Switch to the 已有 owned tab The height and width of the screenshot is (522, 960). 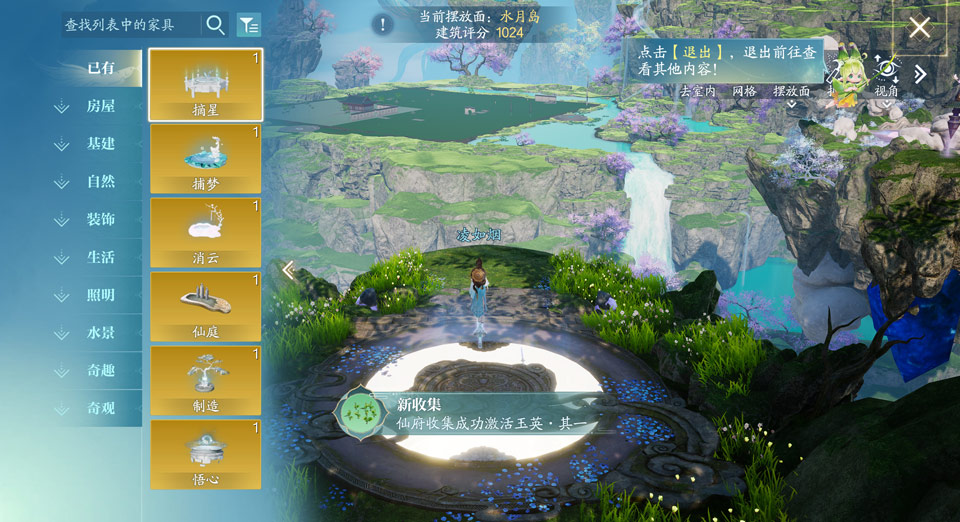(x=101, y=68)
